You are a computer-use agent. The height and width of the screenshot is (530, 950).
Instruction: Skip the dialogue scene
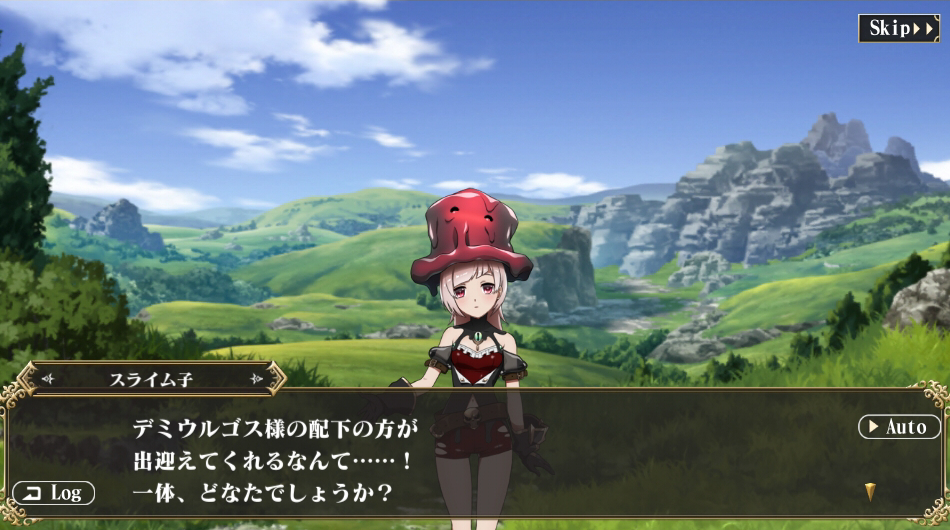pos(898,28)
